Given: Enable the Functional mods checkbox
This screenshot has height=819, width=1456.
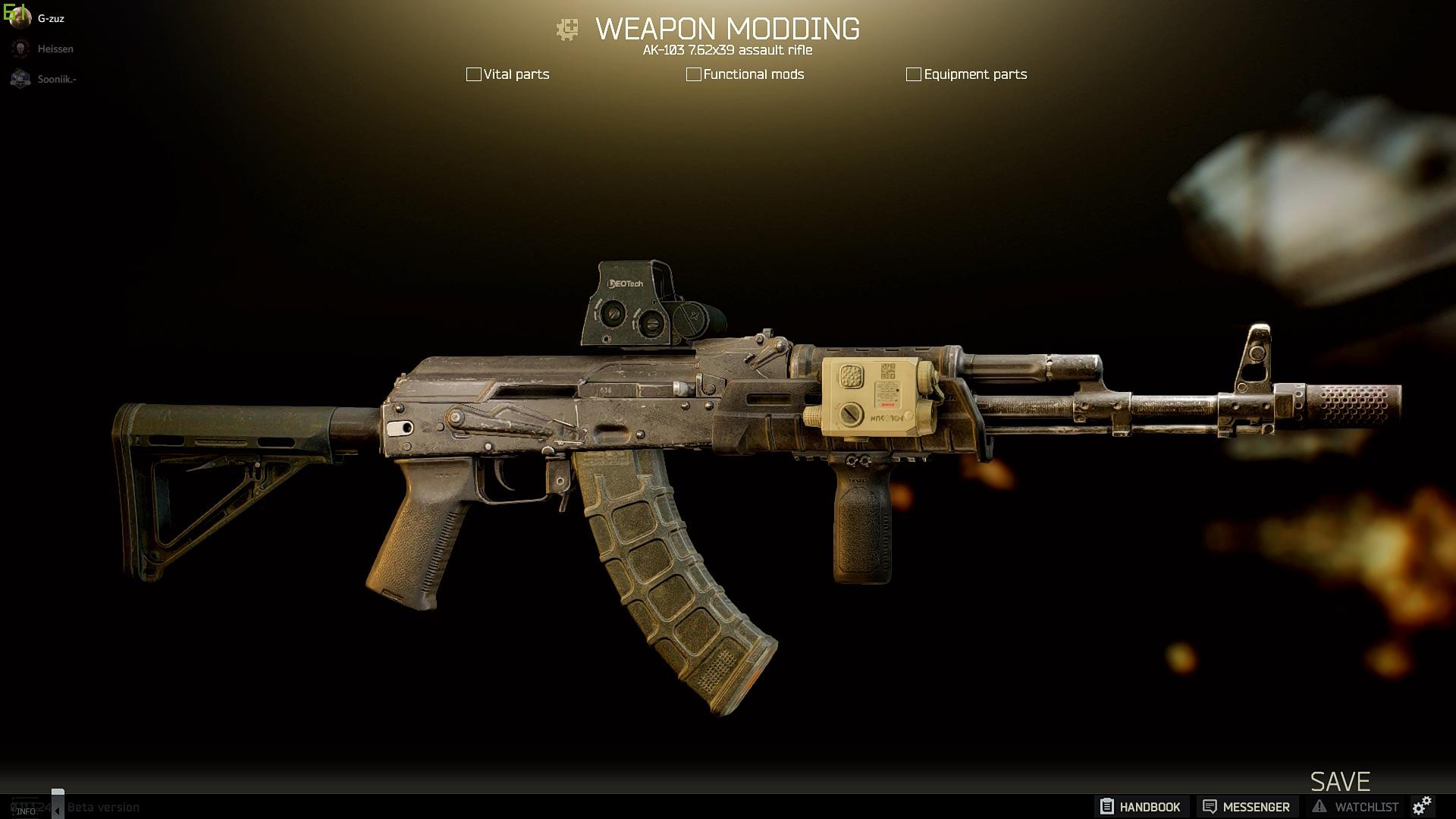Looking at the screenshot, I should coord(693,74).
